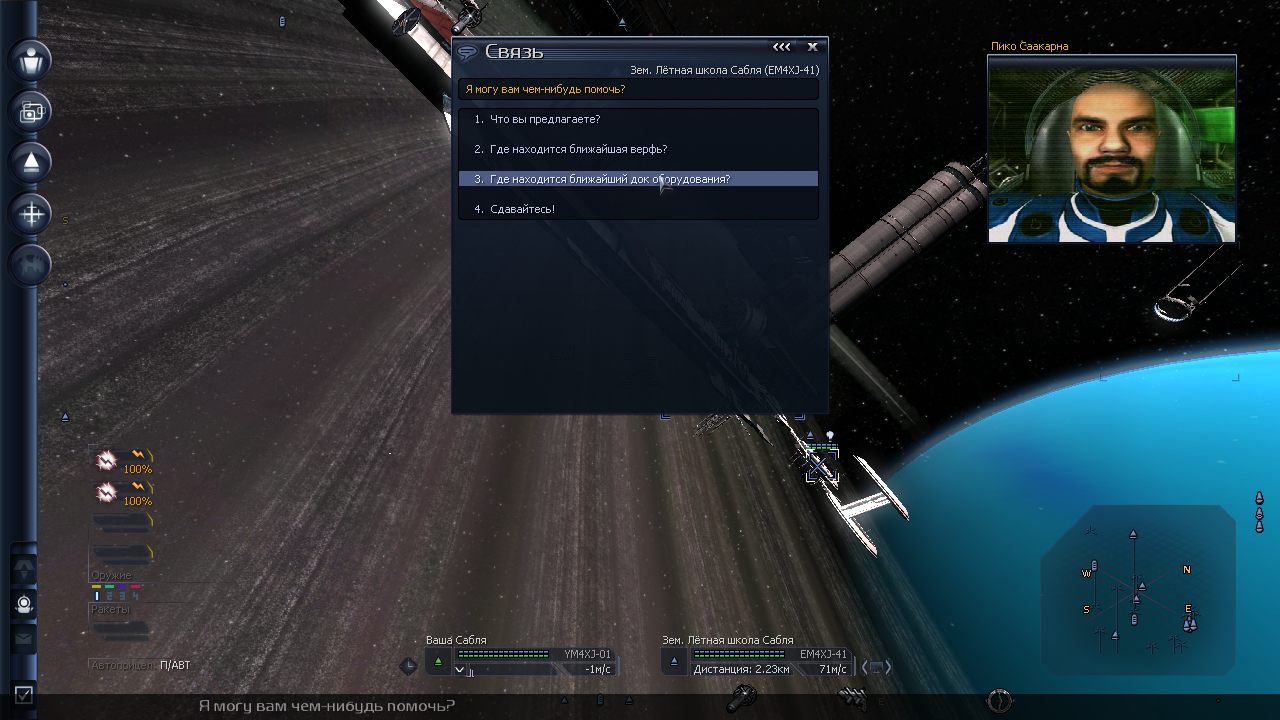Viewport: 1280px width, 720px height.
Task: Open the freight camera icon on sidebar
Action: click(29, 111)
